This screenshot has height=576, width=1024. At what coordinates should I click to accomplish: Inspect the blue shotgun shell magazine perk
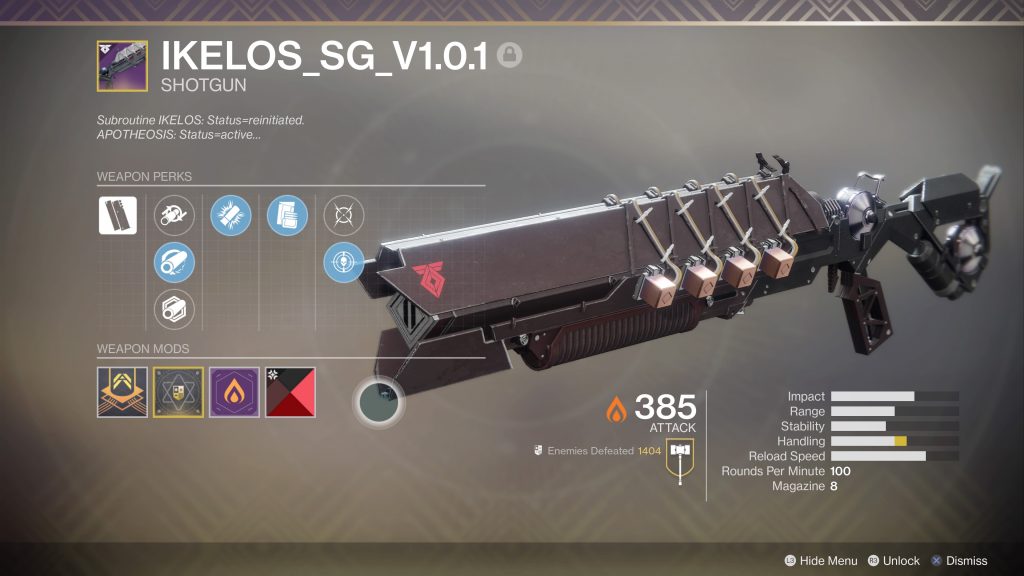coord(230,215)
